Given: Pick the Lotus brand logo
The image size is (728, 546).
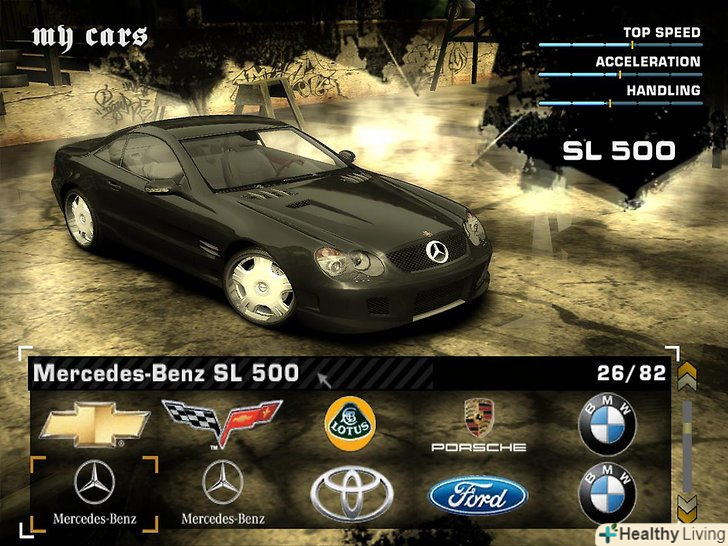Looking at the screenshot, I should (349, 424).
